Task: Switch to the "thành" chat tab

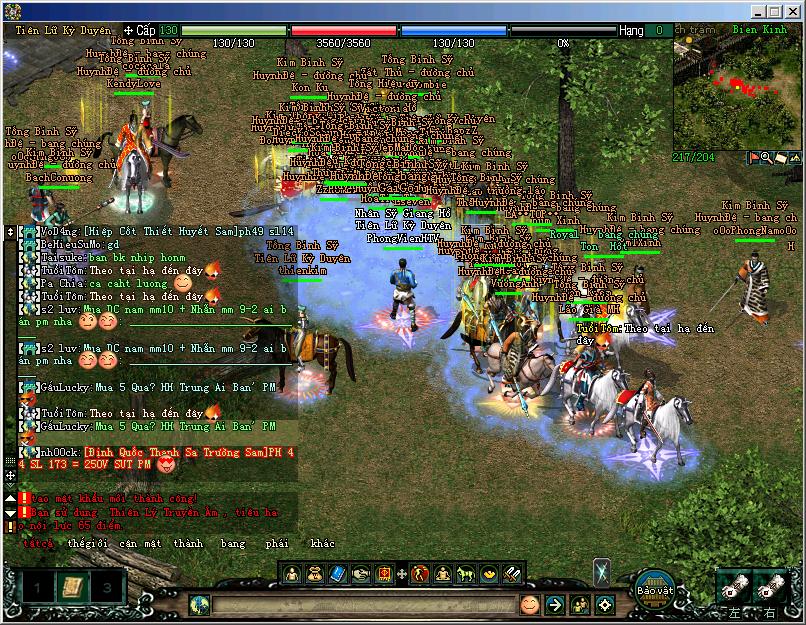Action: (187, 544)
